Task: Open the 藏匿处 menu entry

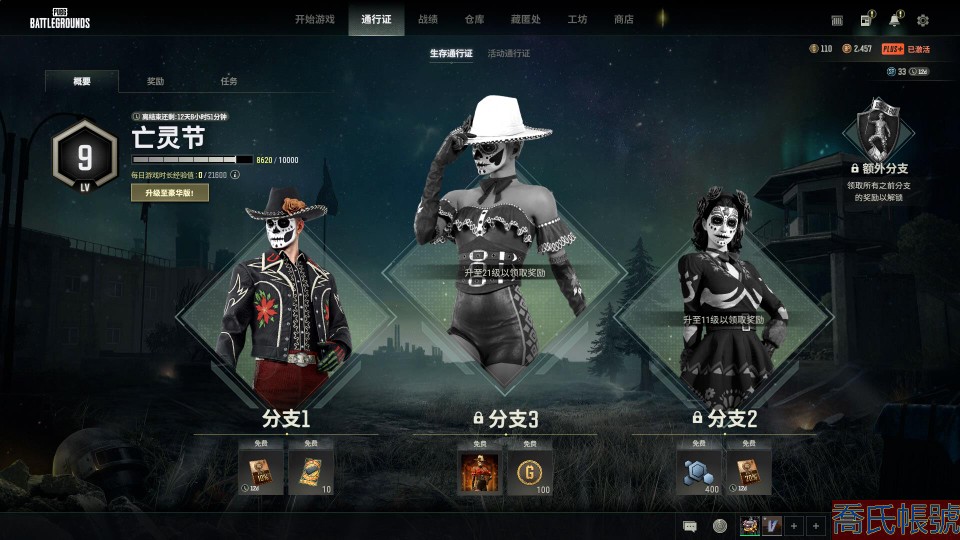Action: click(x=526, y=19)
